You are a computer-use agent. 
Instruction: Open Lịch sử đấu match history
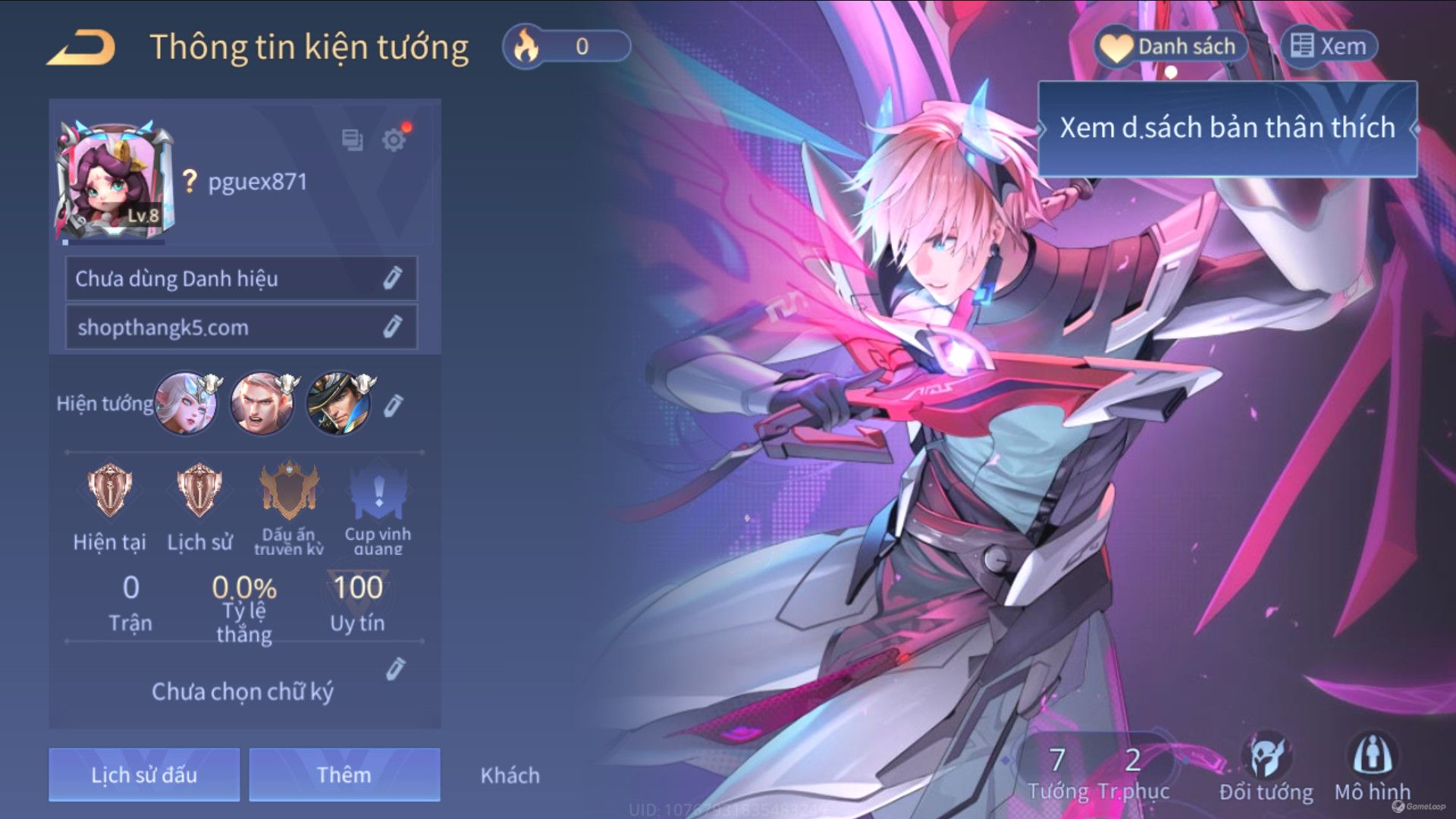click(x=144, y=774)
